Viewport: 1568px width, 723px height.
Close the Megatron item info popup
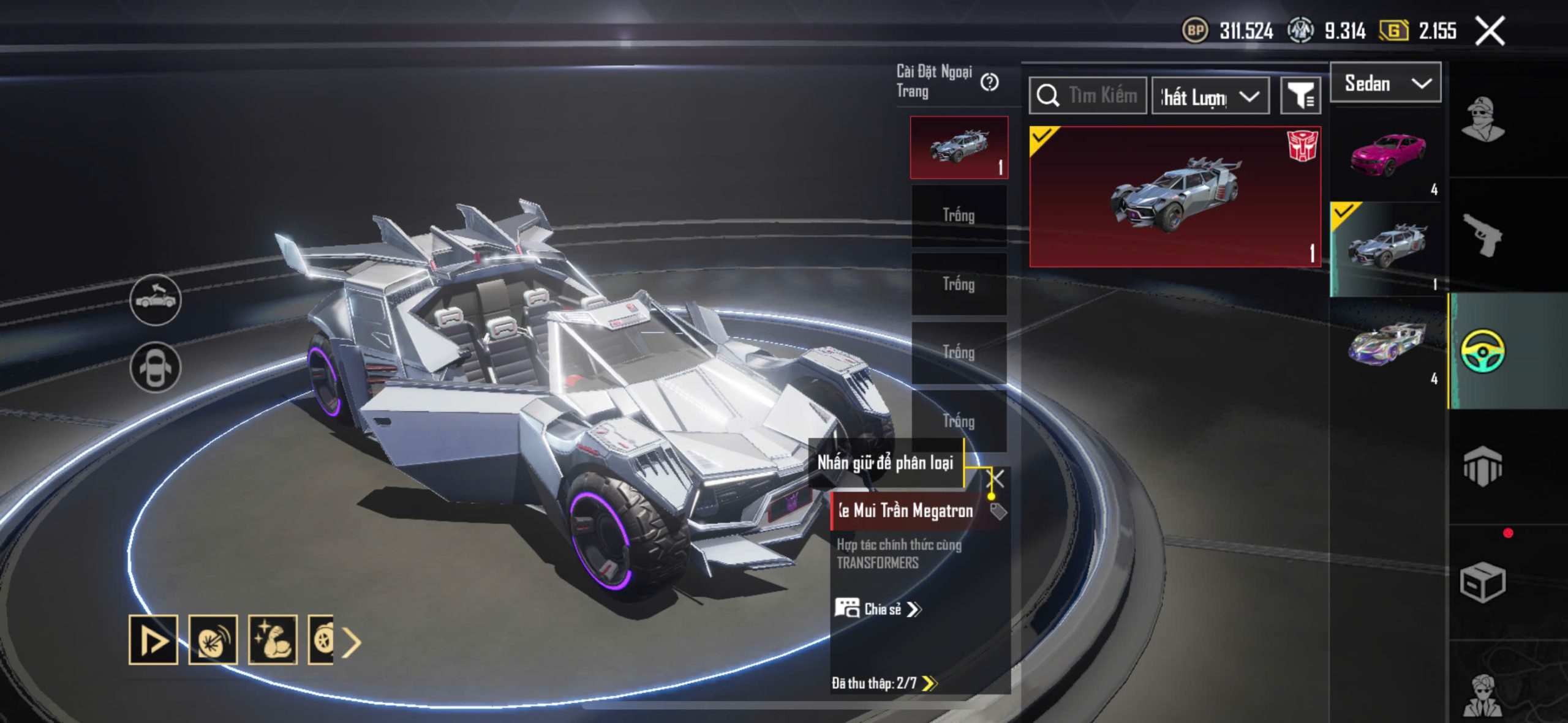pos(998,478)
